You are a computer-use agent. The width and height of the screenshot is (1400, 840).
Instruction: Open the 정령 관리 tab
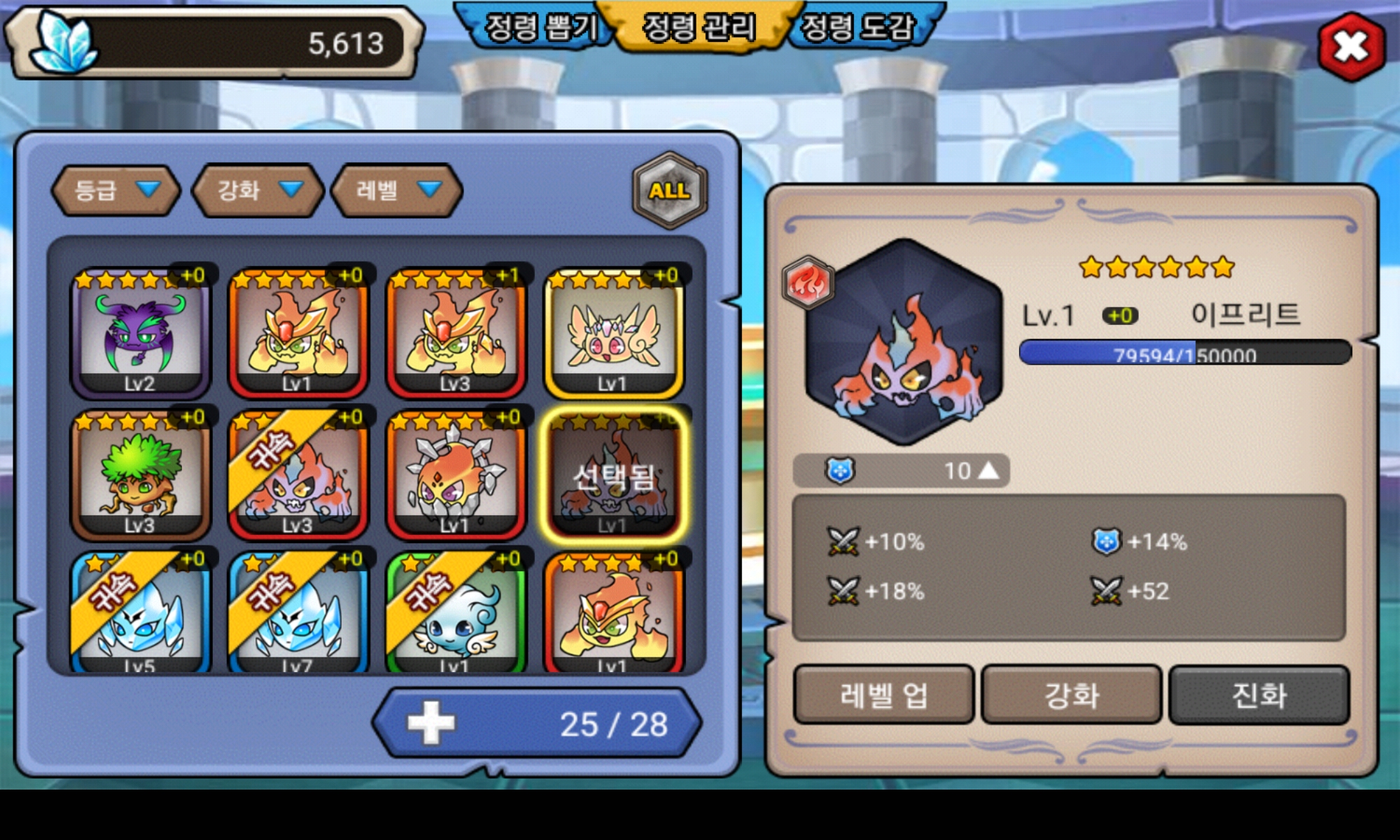pyautogui.click(x=699, y=28)
